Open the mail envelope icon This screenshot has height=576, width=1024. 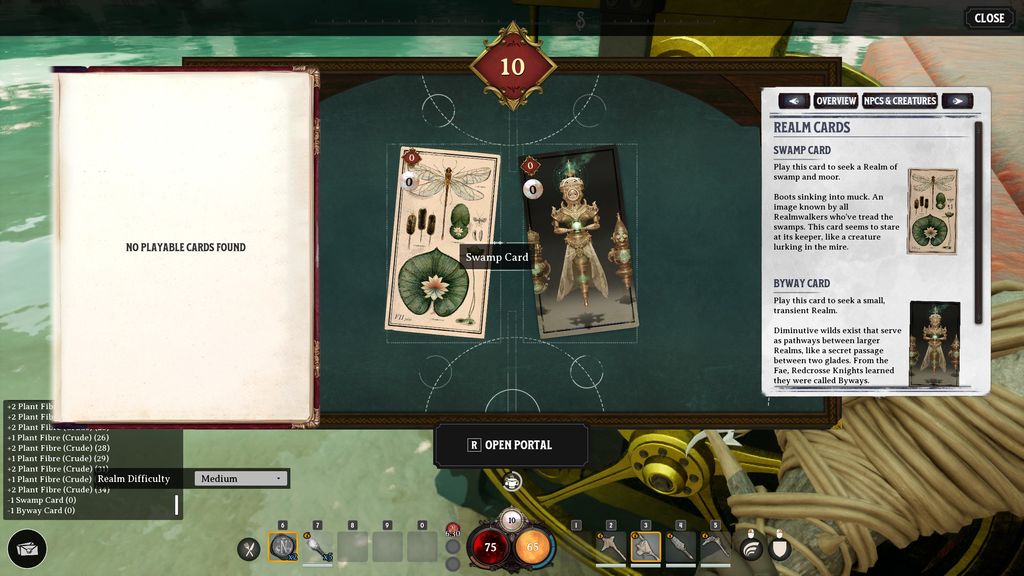(x=27, y=549)
